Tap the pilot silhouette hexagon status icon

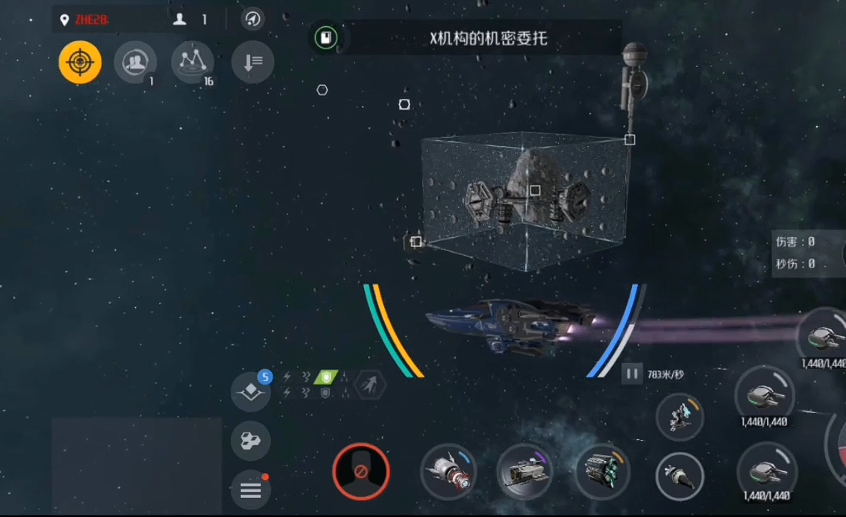(371, 384)
